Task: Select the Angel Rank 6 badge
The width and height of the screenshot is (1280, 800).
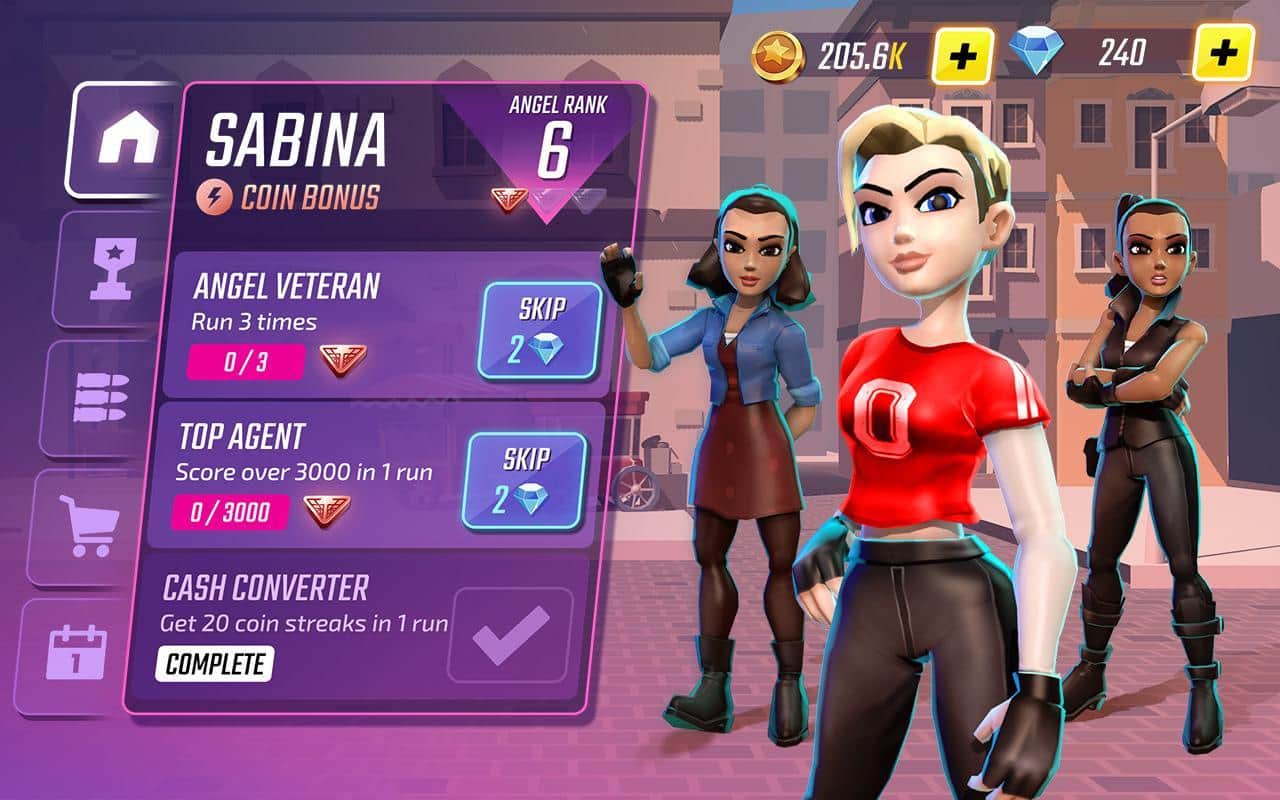Action: point(553,150)
